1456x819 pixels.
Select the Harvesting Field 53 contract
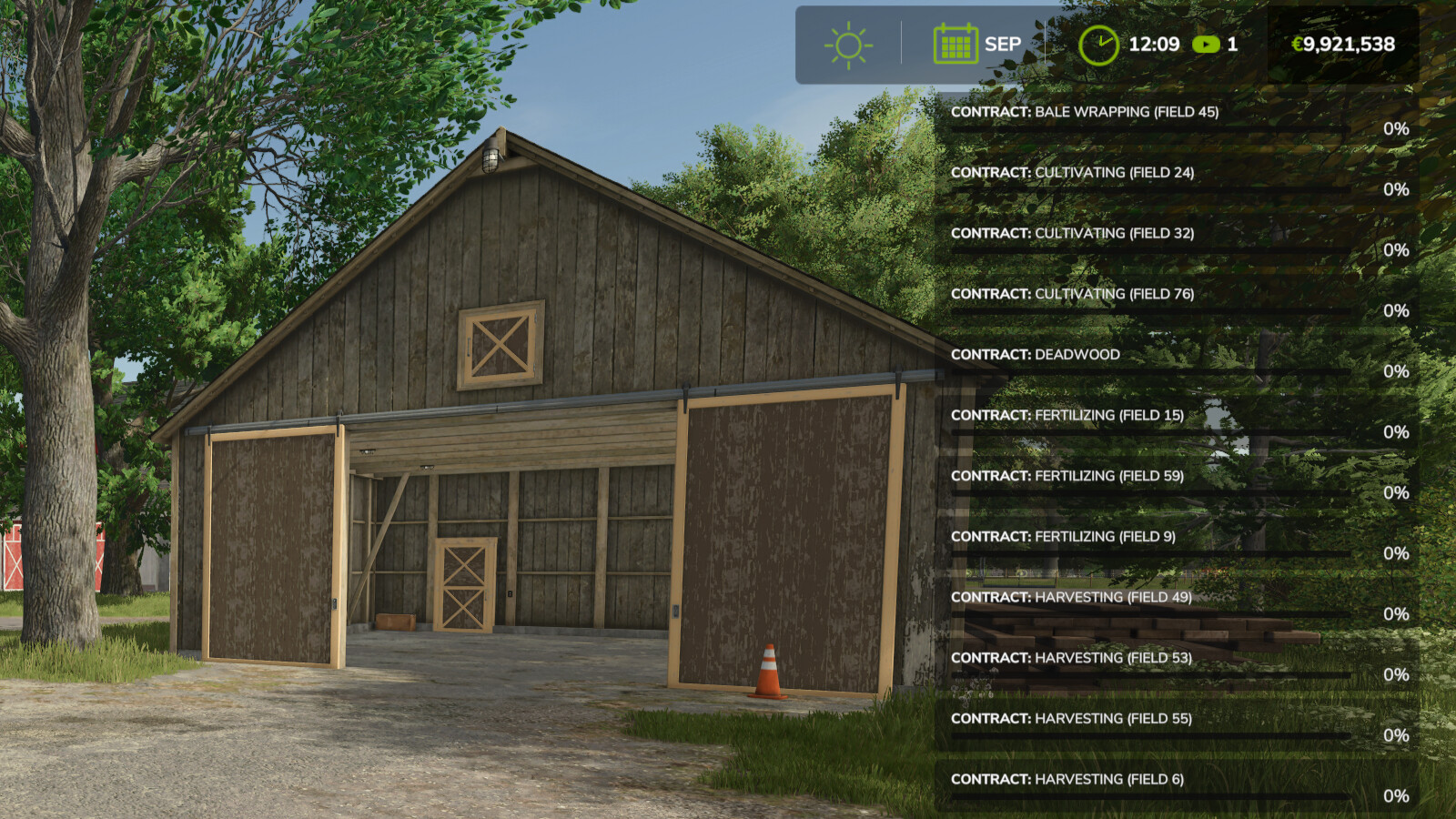1071,658
